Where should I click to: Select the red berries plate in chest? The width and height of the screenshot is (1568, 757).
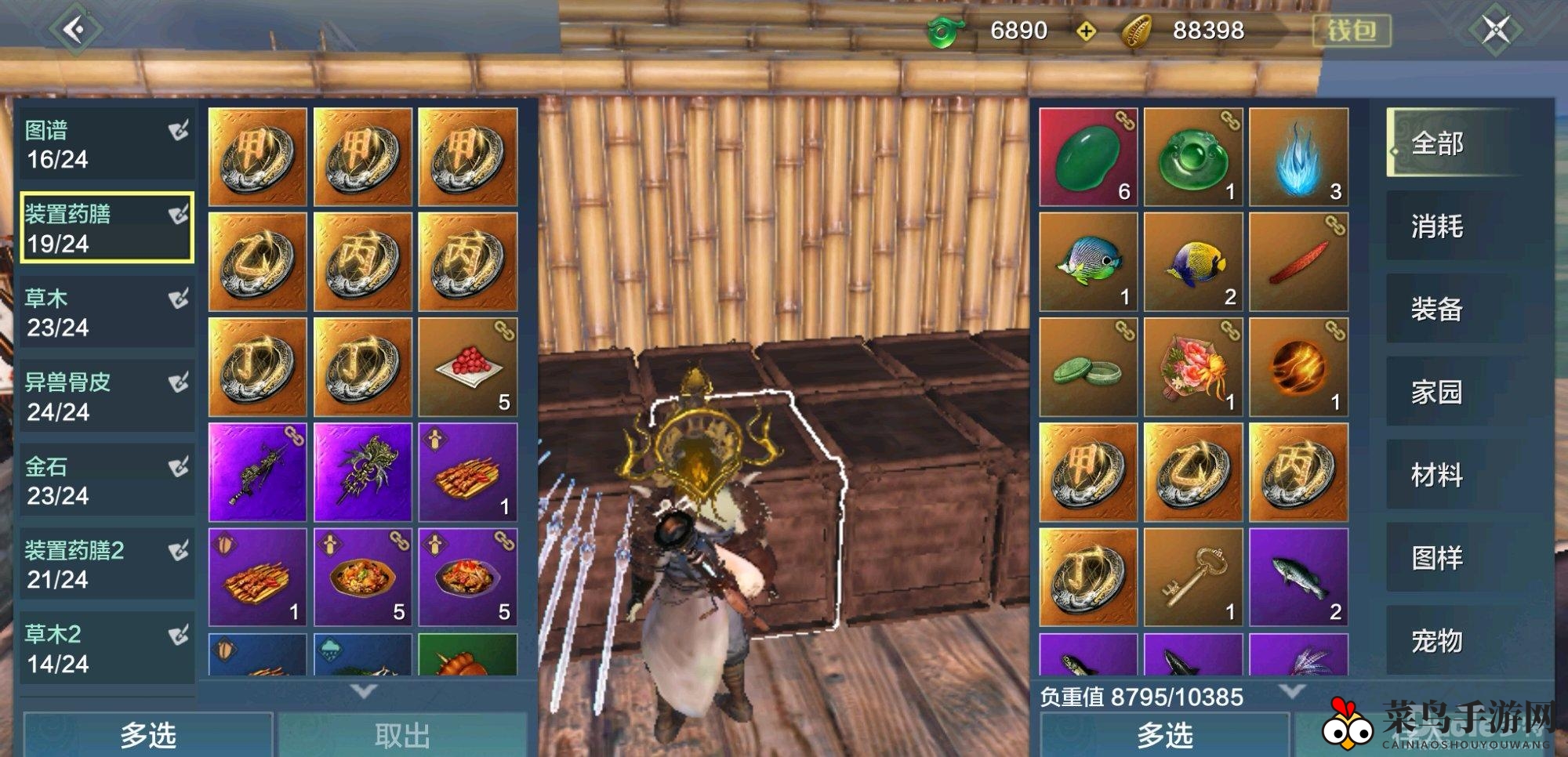point(467,367)
